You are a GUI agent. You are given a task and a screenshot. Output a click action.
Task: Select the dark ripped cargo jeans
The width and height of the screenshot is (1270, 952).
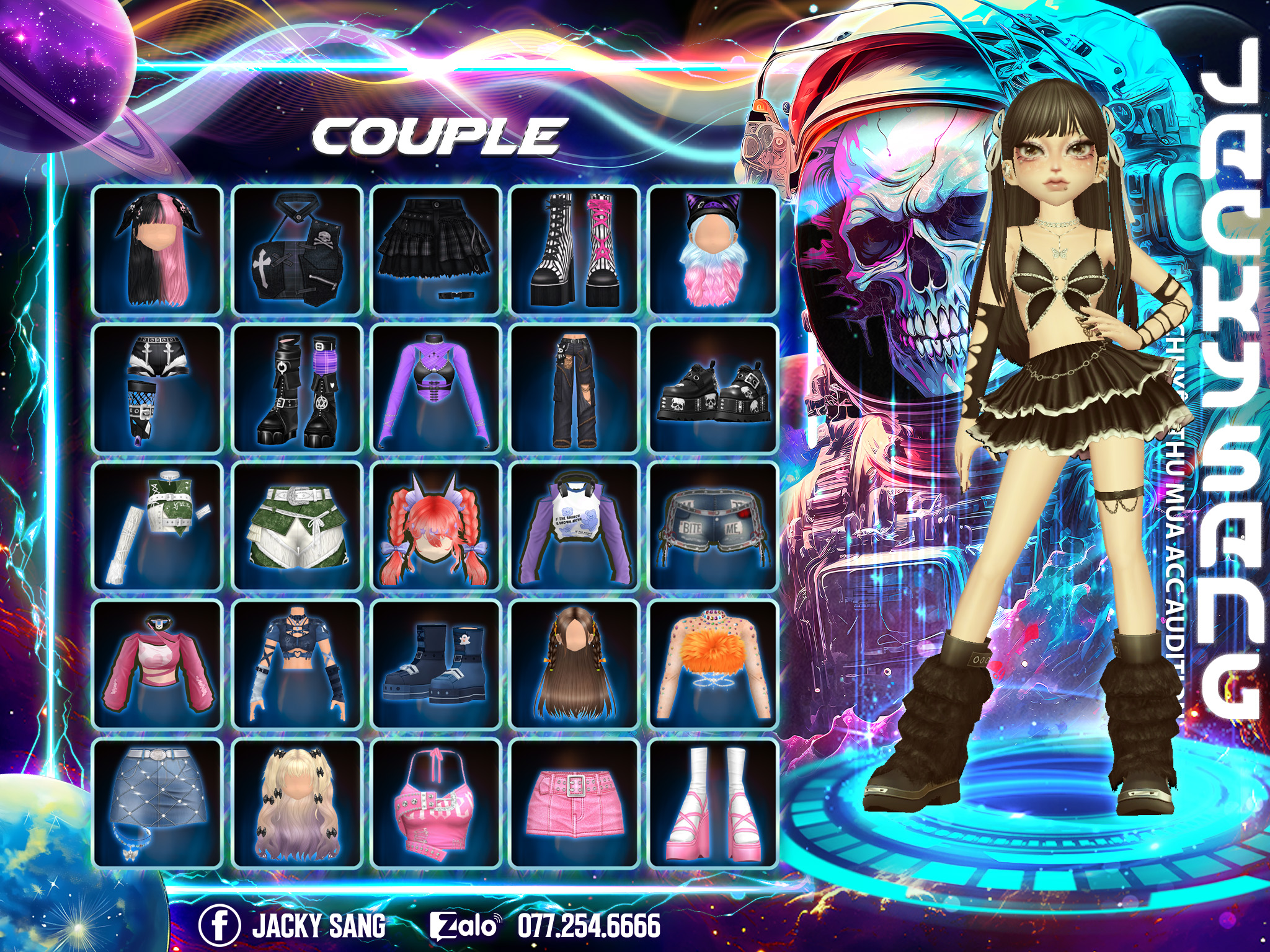pos(574,388)
